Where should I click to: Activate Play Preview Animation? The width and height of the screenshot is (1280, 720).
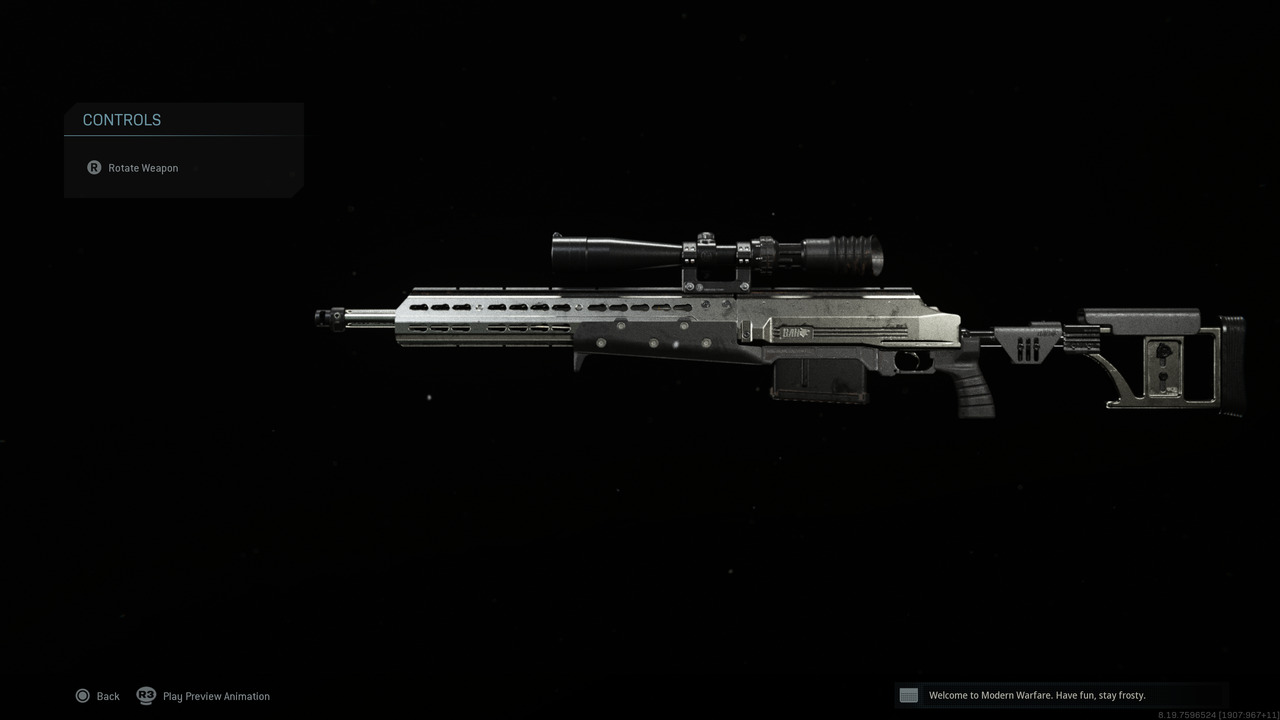pyautogui.click(x=216, y=695)
